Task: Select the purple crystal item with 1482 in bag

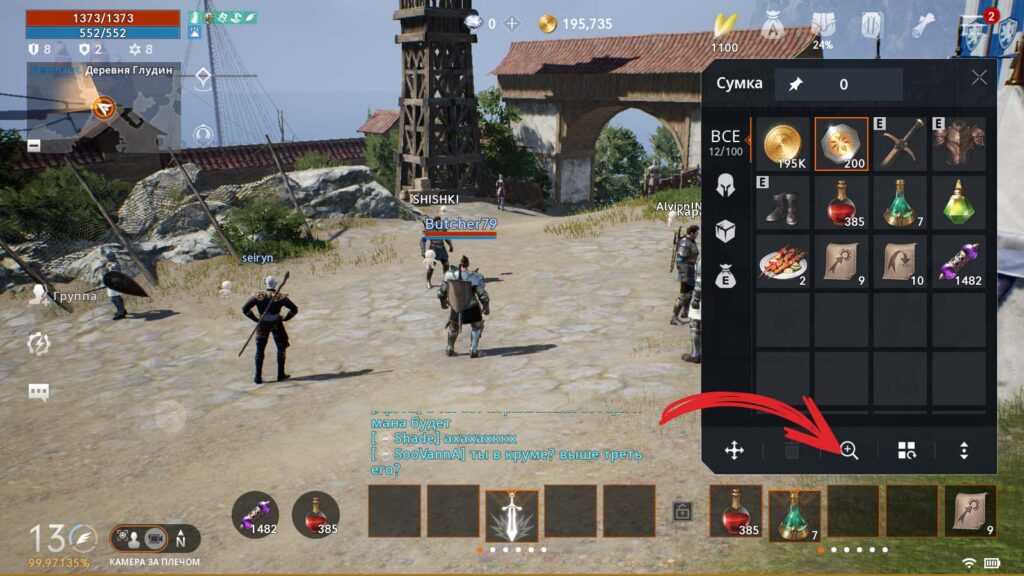Action: (959, 262)
